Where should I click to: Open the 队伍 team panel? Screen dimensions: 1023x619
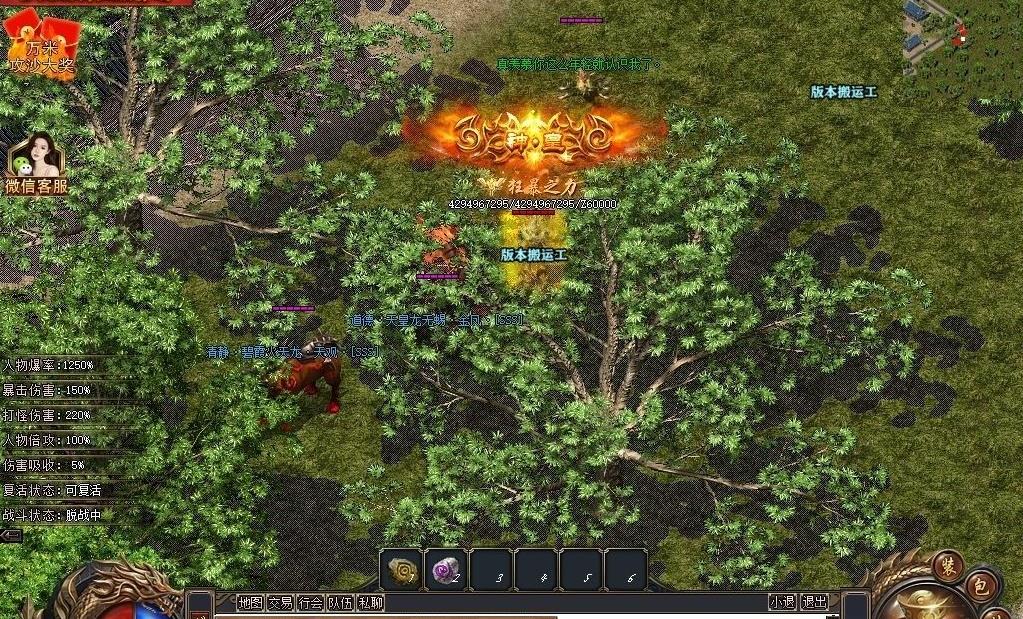click(x=341, y=602)
